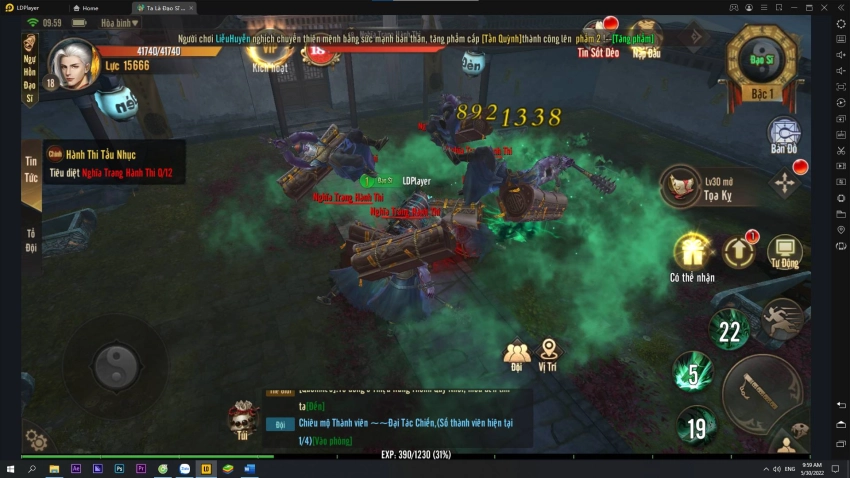Switch to the Tổ Đội tab

(31, 240)
